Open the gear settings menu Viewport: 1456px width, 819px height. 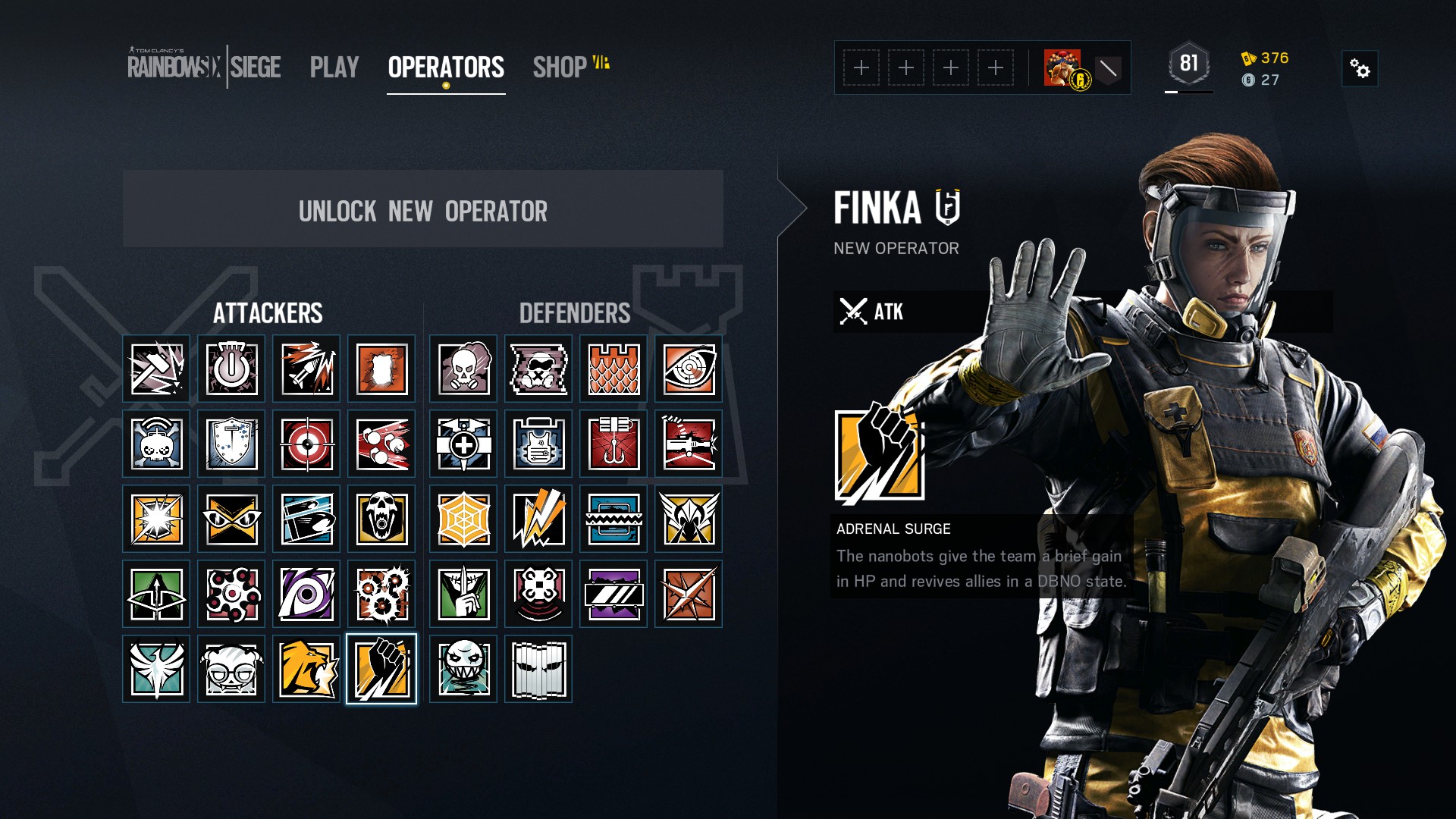pos(1360,69)
